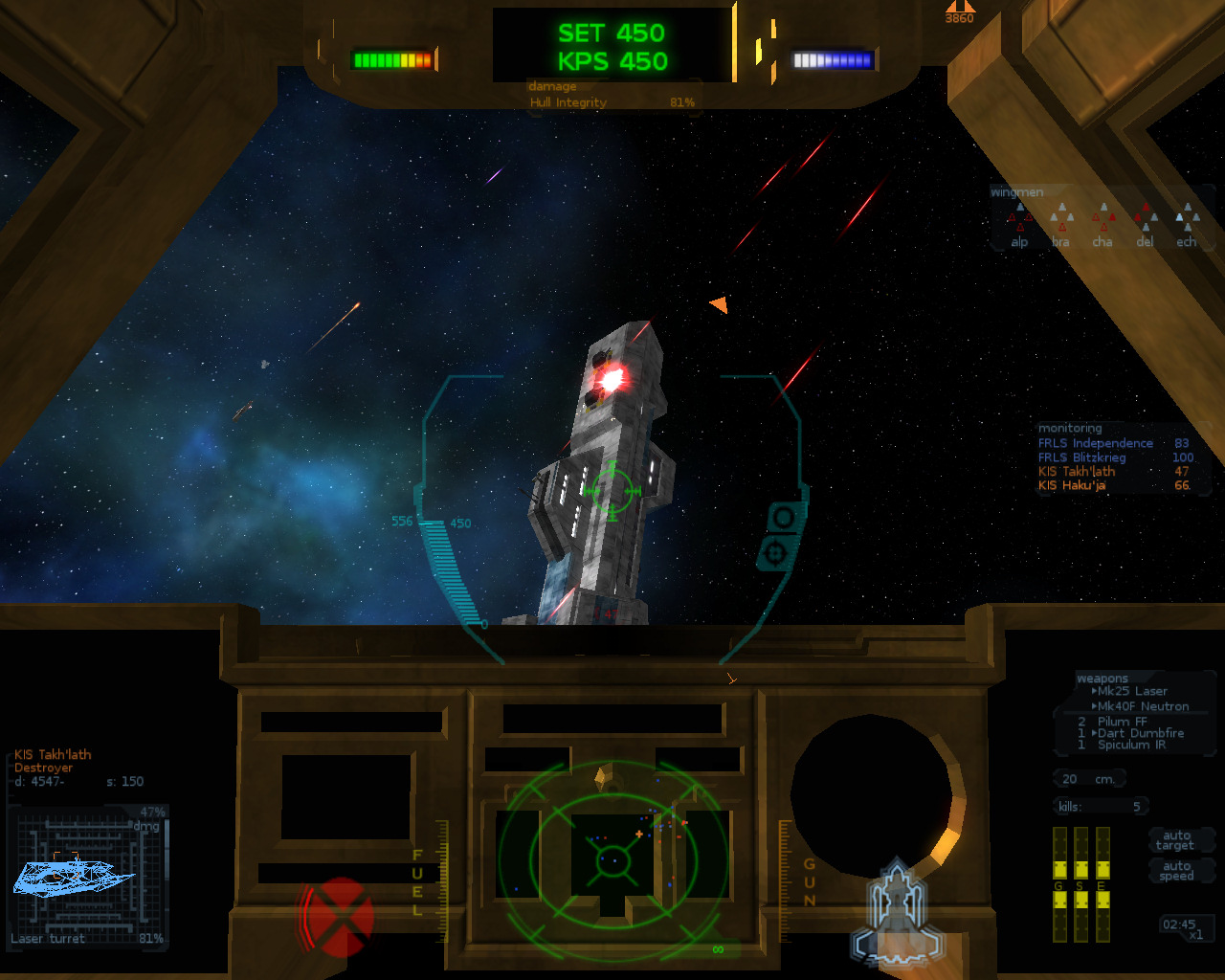Select the Spiculum IR missile entry
This screenshot has height=980, width=1225.
[x=1131, y=745]
